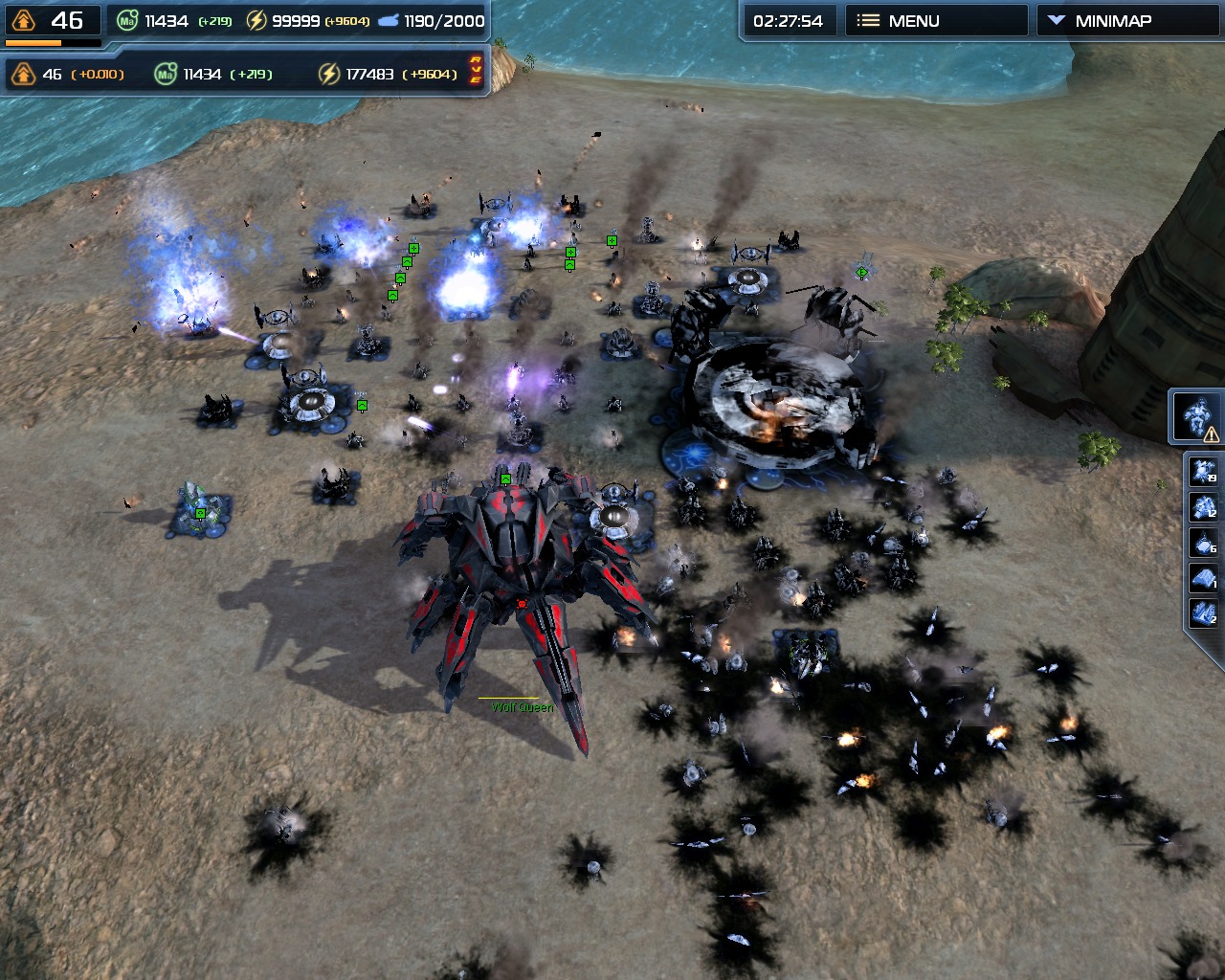Select the unit group showing 2
Image resolution: width=1225 pixels, height=980 pixels.
(1203, 613)
